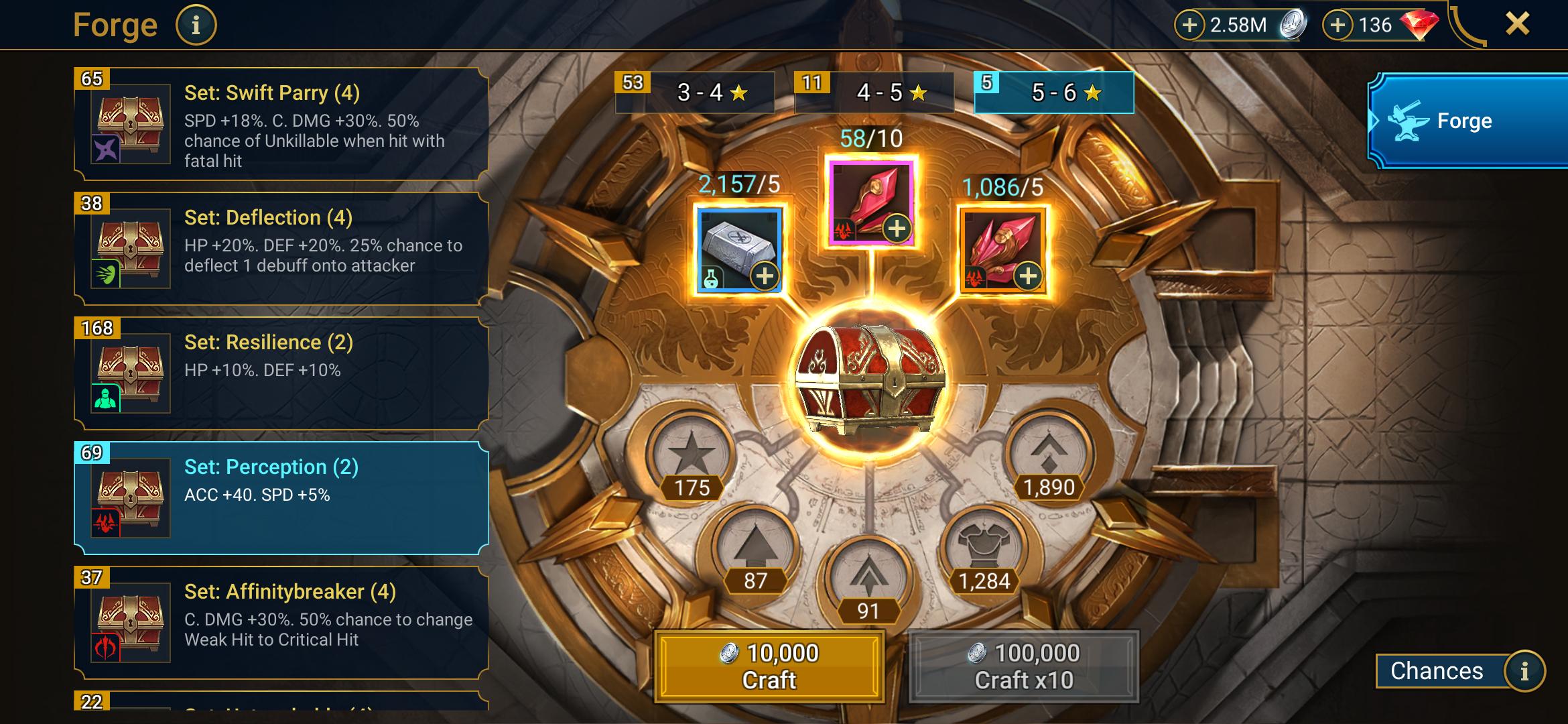Switch to the 4 - 5 star tab
Viewport: 1568px width, 724px height.
click(x=874, y=93)
